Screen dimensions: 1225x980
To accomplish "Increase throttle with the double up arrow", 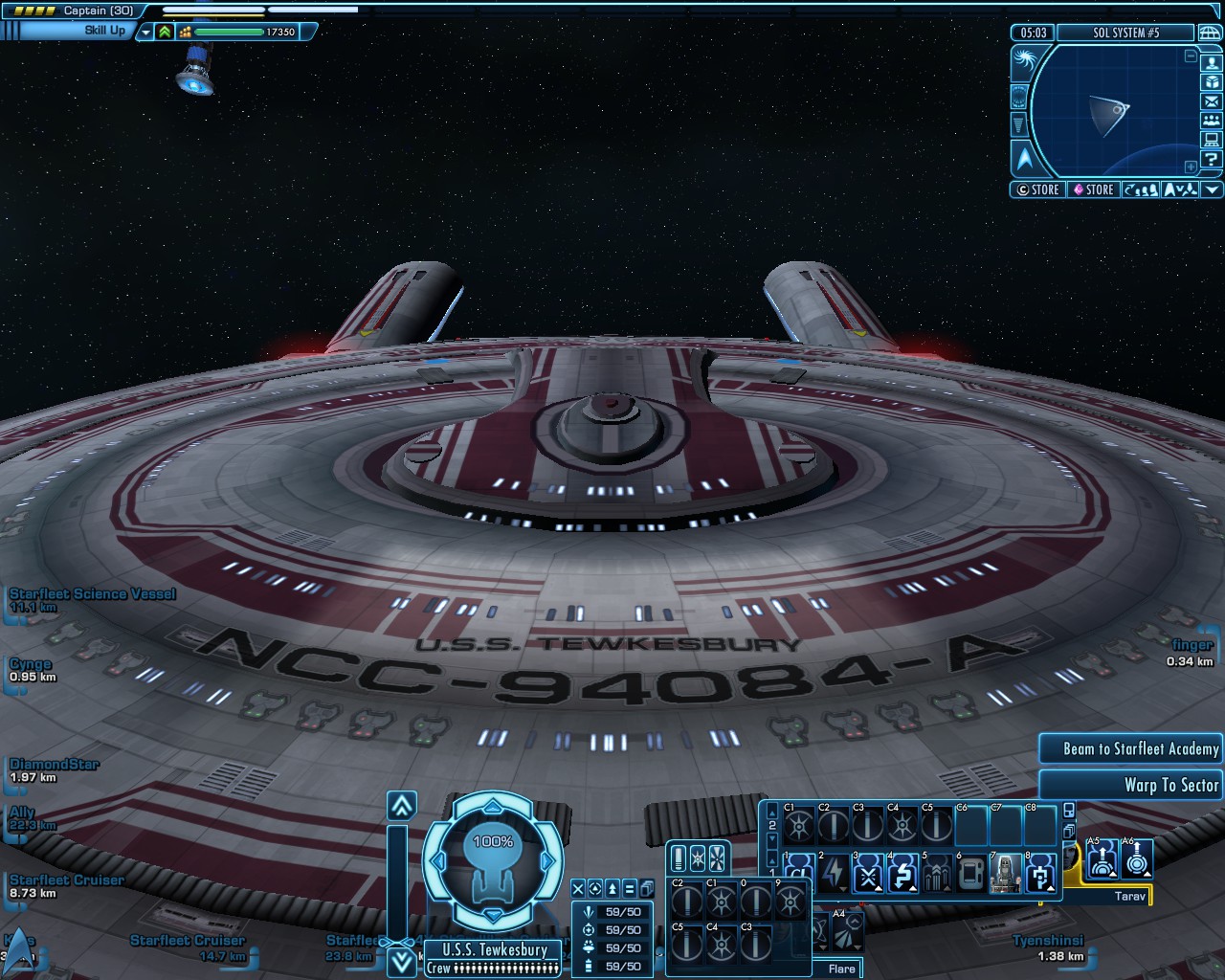I will tap(402, 806).
